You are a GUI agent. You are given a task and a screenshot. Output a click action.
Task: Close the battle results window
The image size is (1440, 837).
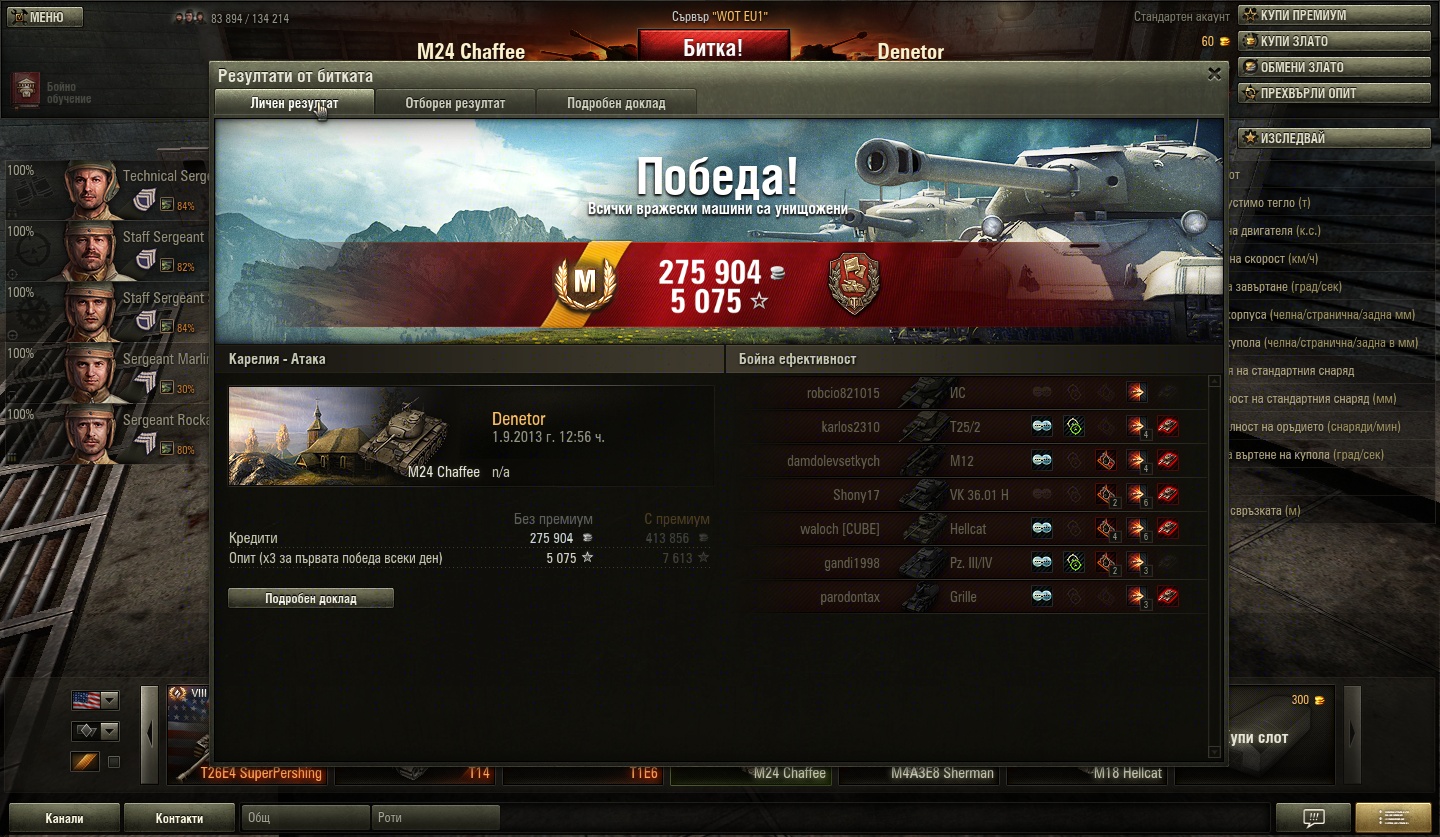pos(1214,74)
